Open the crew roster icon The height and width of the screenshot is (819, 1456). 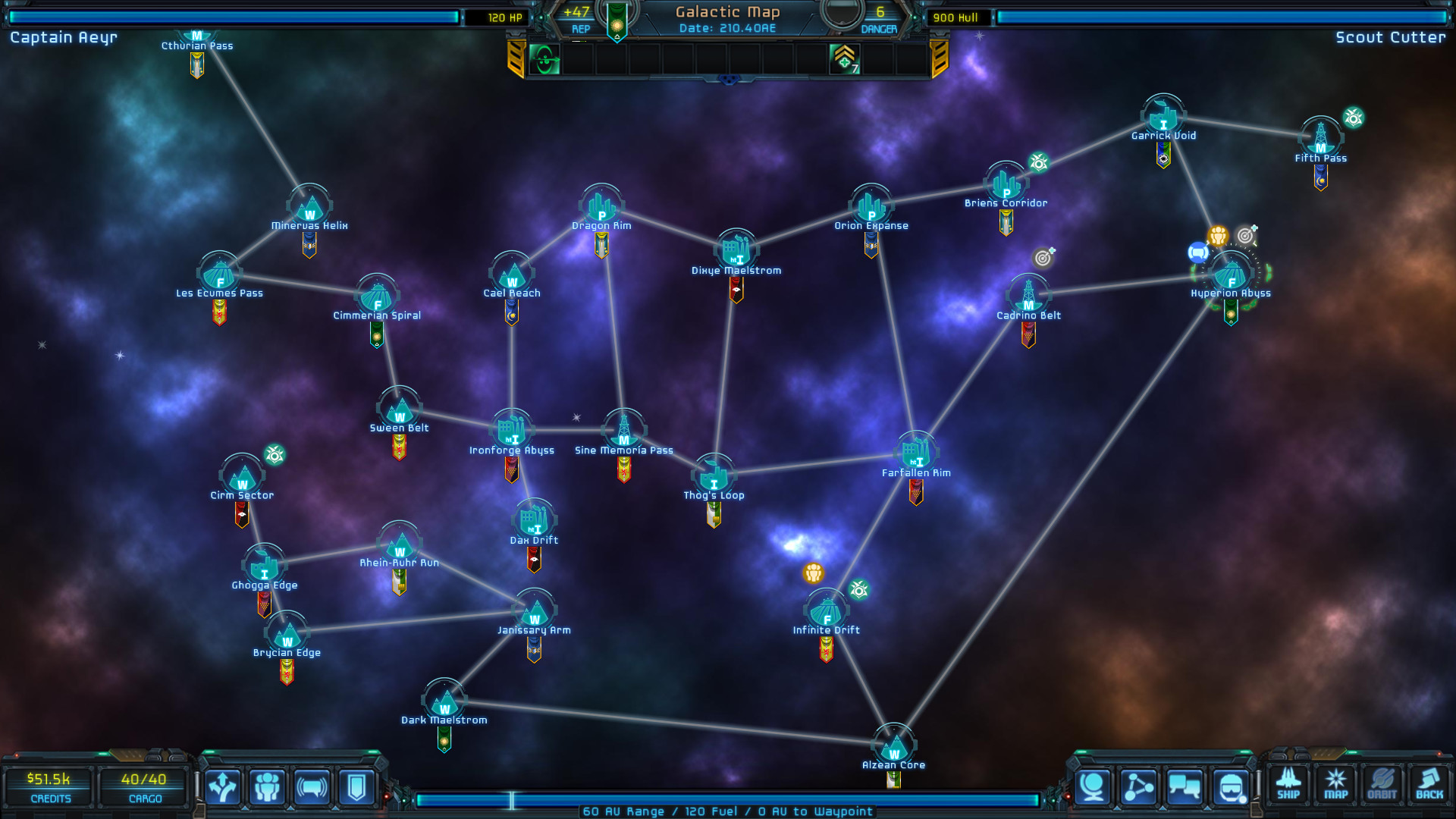click(x=267, y=788)
